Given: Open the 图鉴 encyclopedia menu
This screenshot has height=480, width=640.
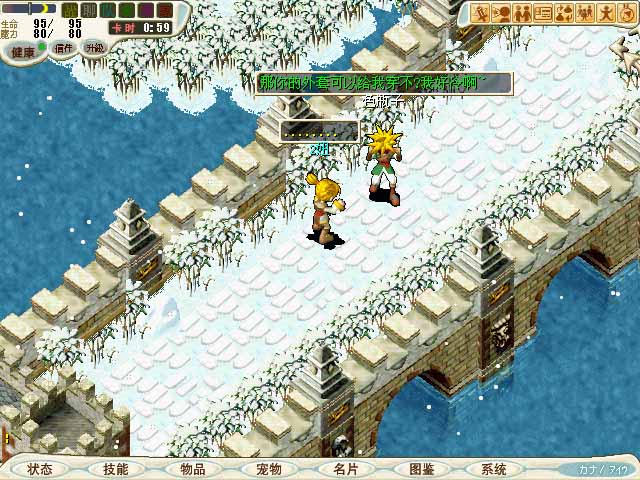Looking at the screenshot, I should (421, 469).
